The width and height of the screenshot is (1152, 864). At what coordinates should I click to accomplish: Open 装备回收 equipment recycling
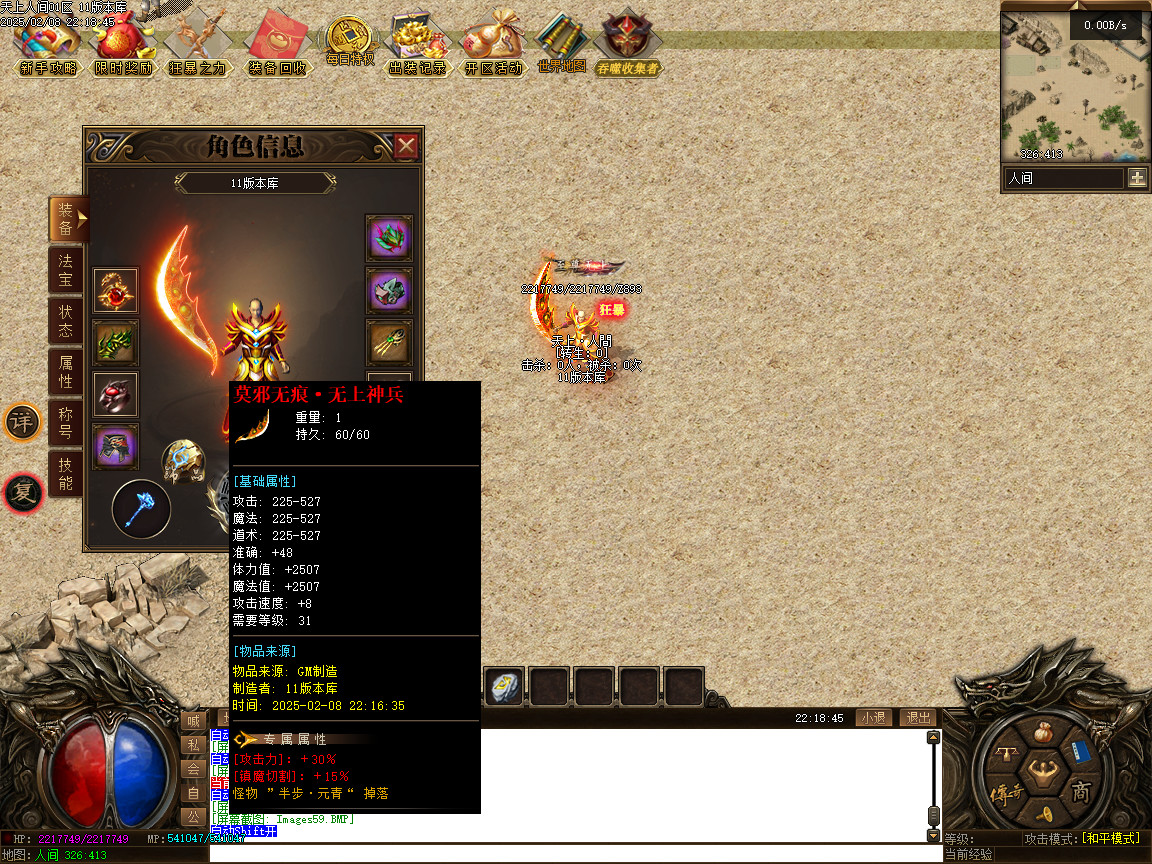pyautogui.click(x=277, y=45)
